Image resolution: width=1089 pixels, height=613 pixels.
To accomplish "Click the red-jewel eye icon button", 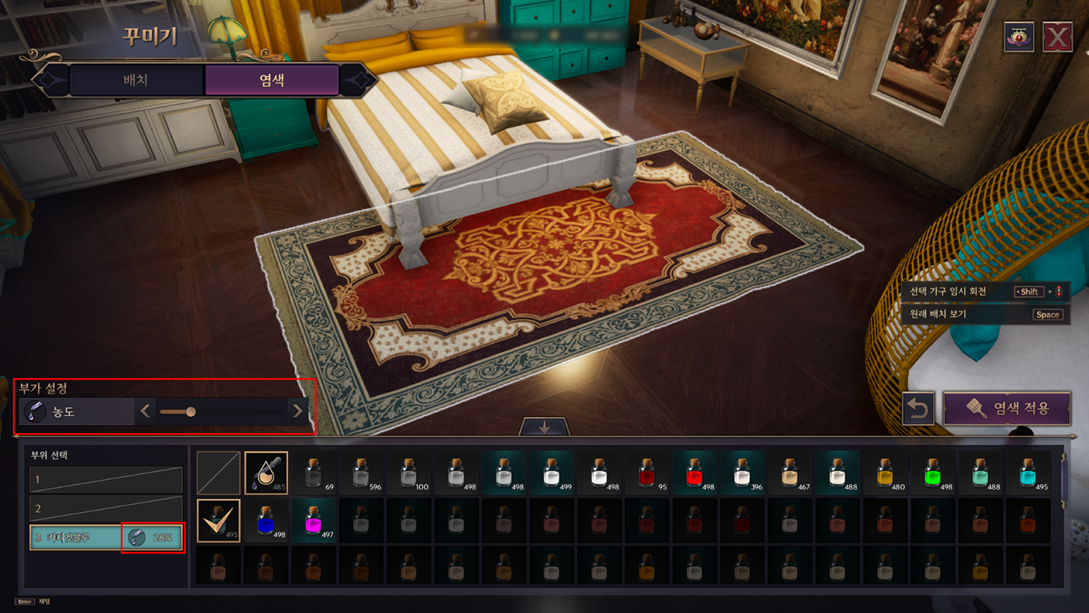I will coord(1019,37).
